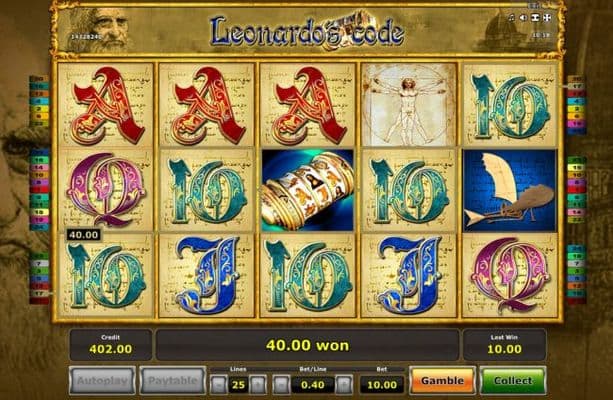Collect the 40.00 winnings
Image resolution: width=613 pixels, height=400 pixels.
(x=512, y=381)
